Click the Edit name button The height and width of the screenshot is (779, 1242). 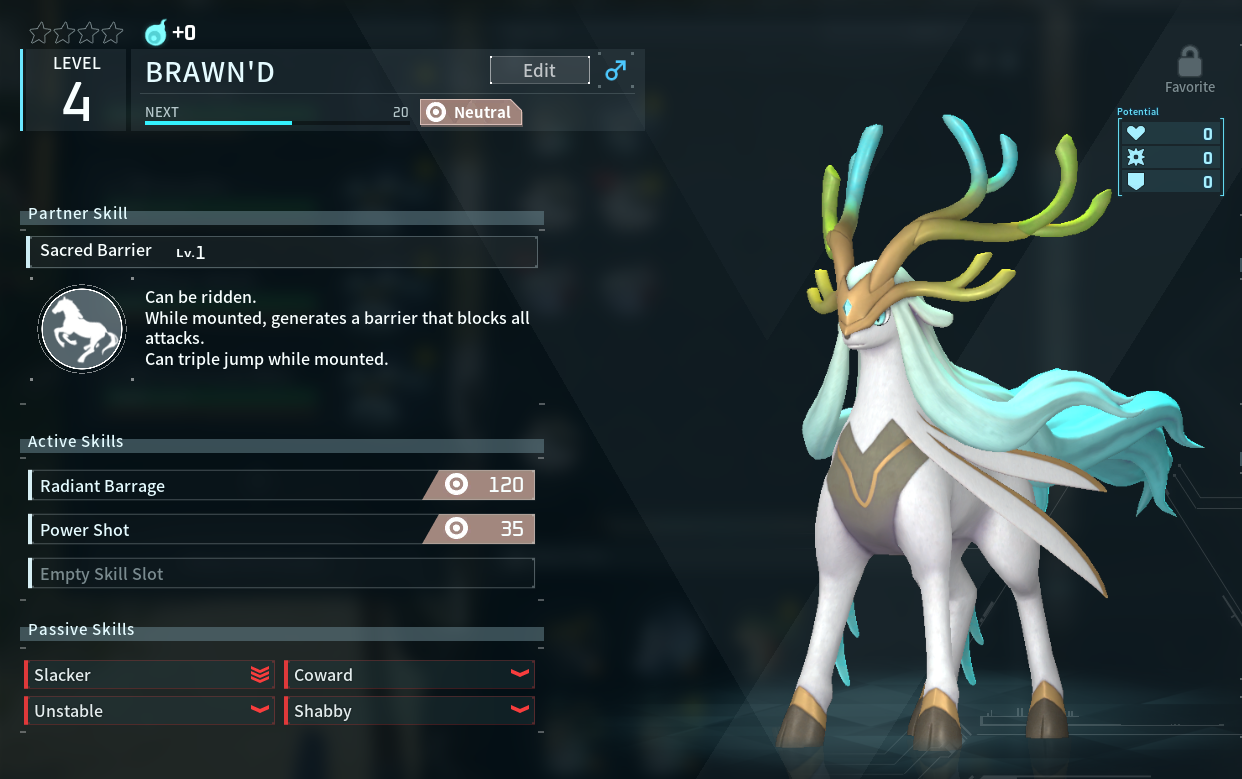pyautogui.click(x=539, y=70)
